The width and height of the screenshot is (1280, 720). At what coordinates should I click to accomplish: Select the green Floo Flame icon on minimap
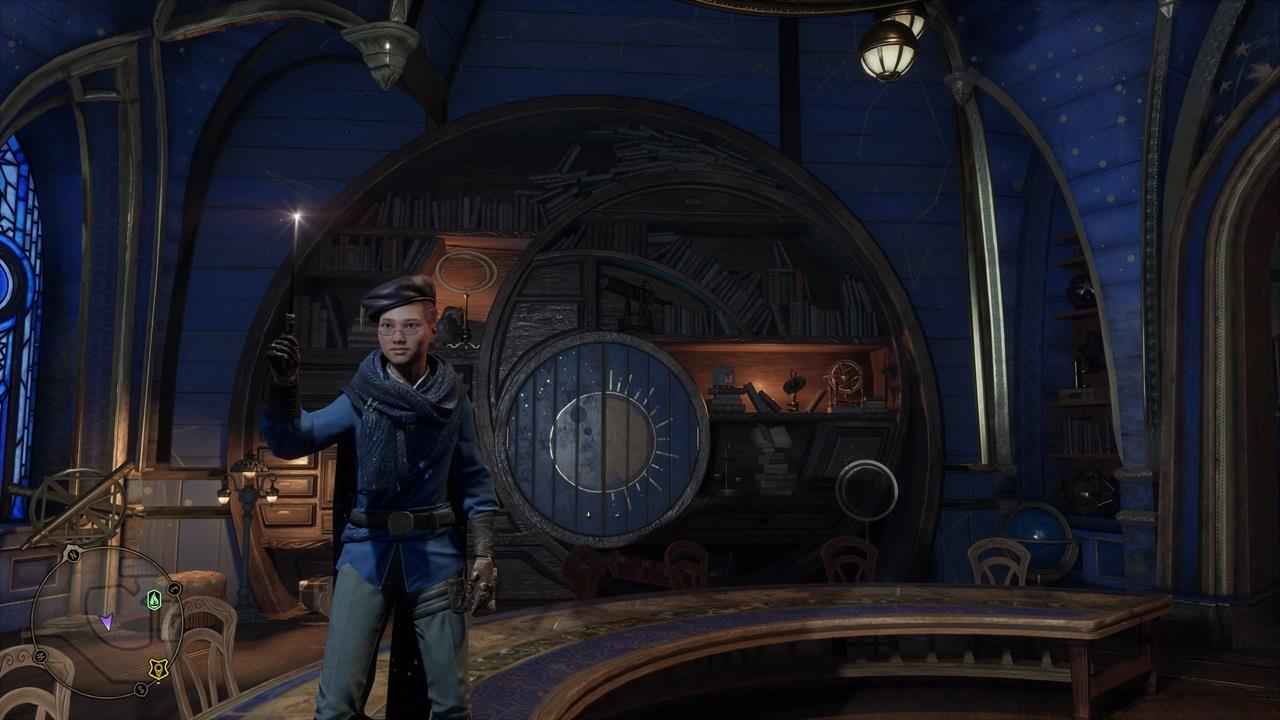pos(154,599)
